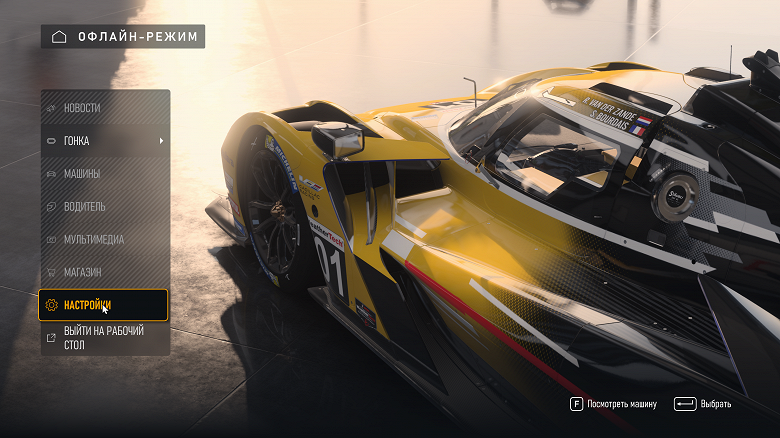The width and height of the screenshot is (780, 438).
Task: Choose Выйти на рабочий стол
Action: [104, 338]
